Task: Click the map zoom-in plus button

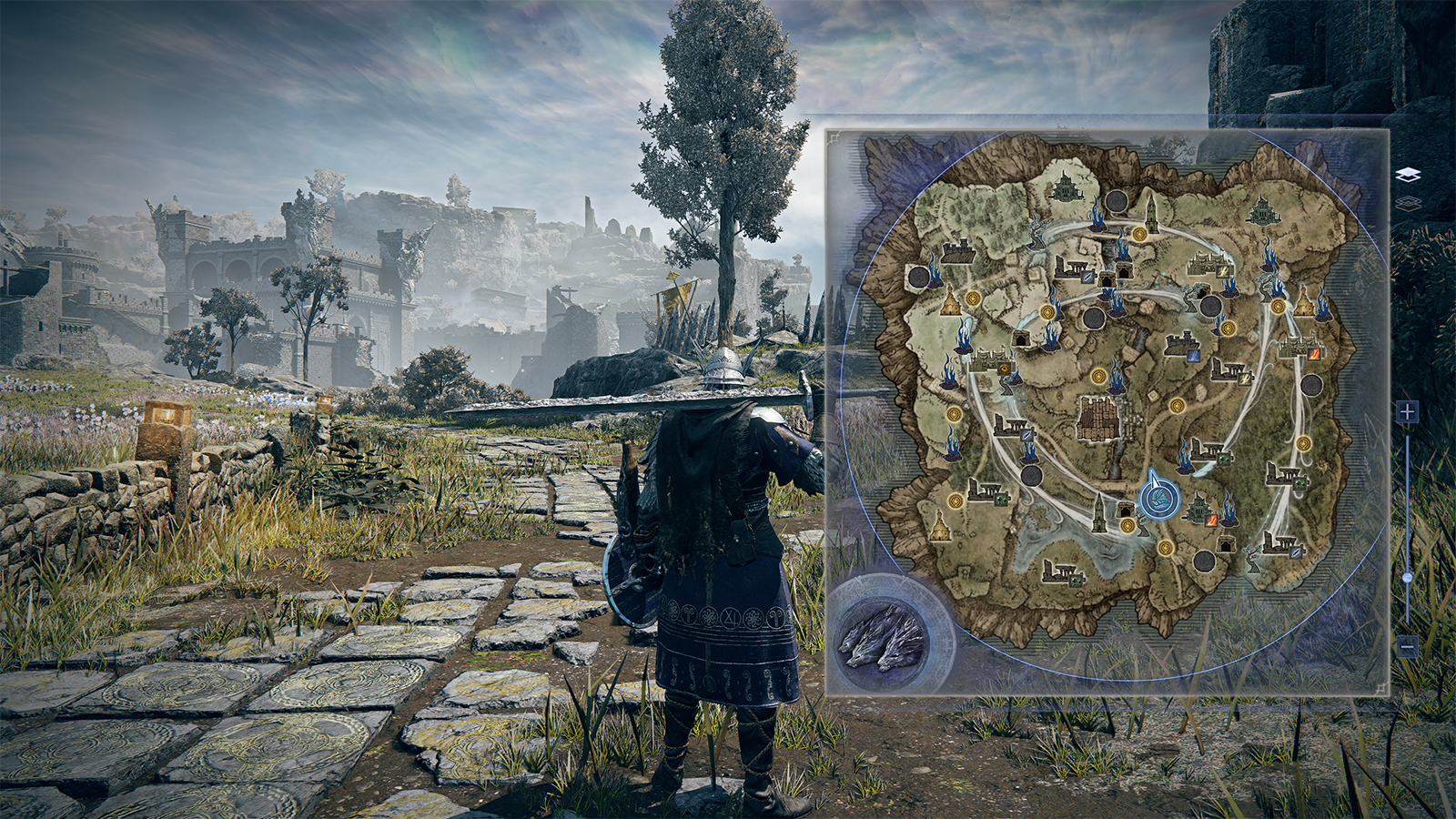Action: pyautogui.click(x=1407, y=412)
